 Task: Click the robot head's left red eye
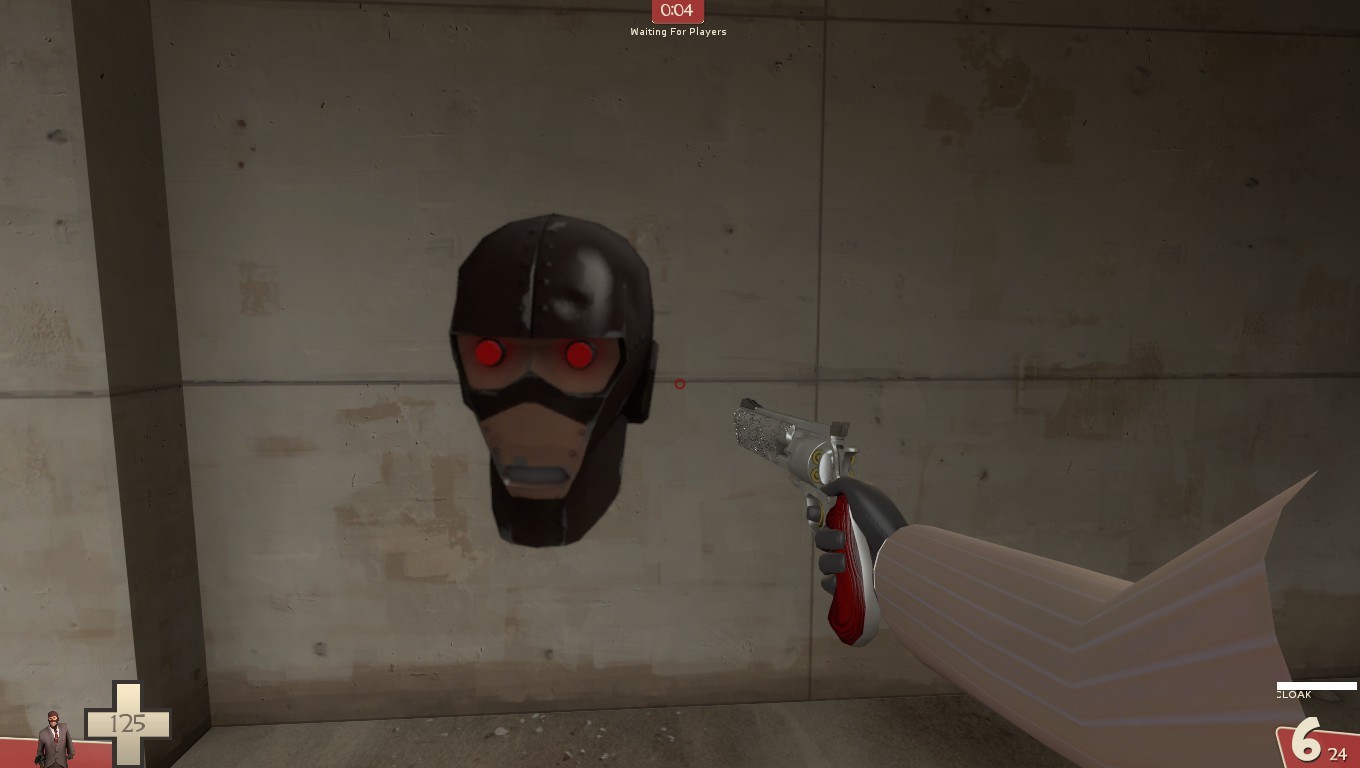coord(489,354)
